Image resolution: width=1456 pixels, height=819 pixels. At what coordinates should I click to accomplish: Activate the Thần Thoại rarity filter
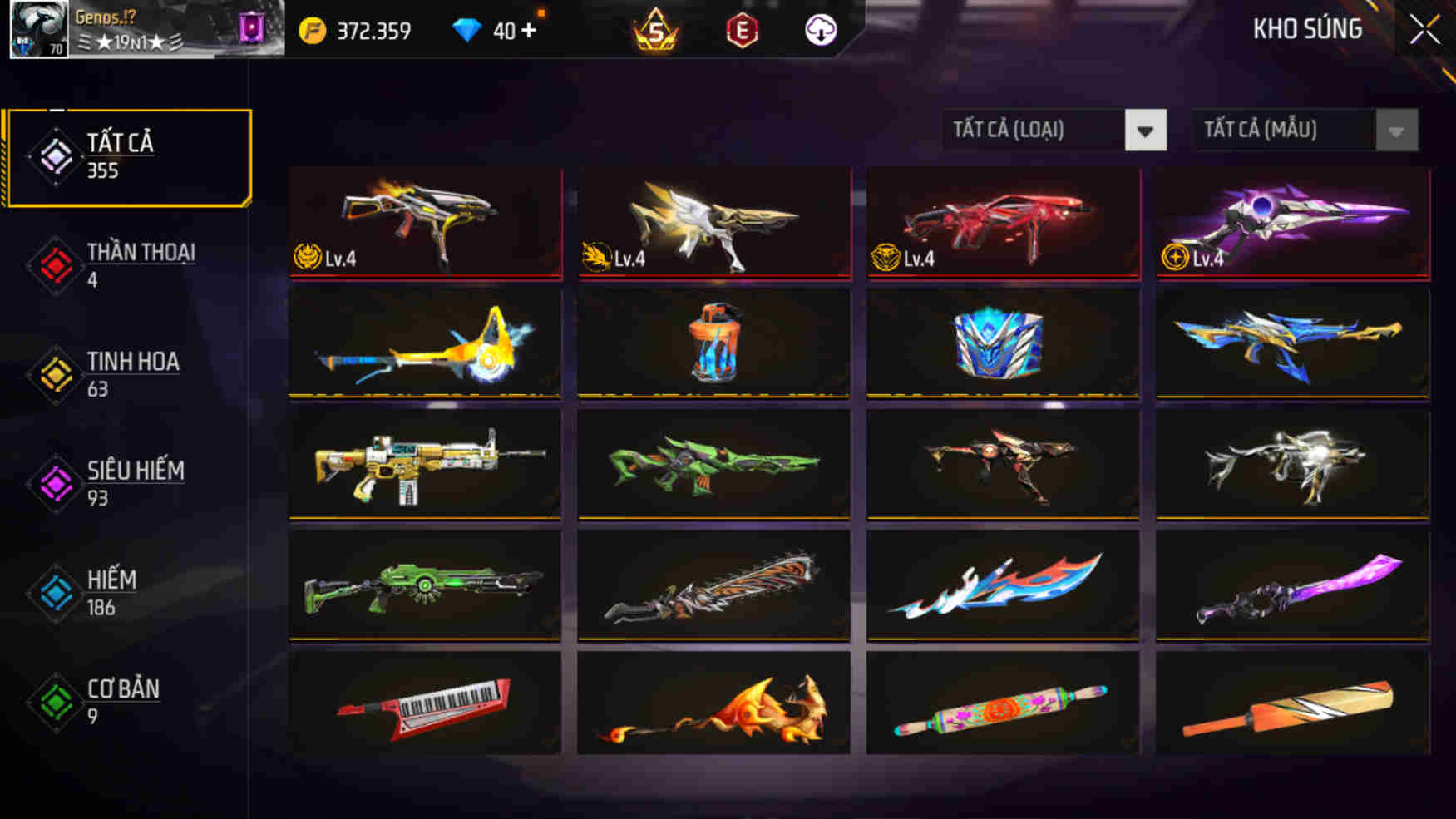(x=140, y=263)
